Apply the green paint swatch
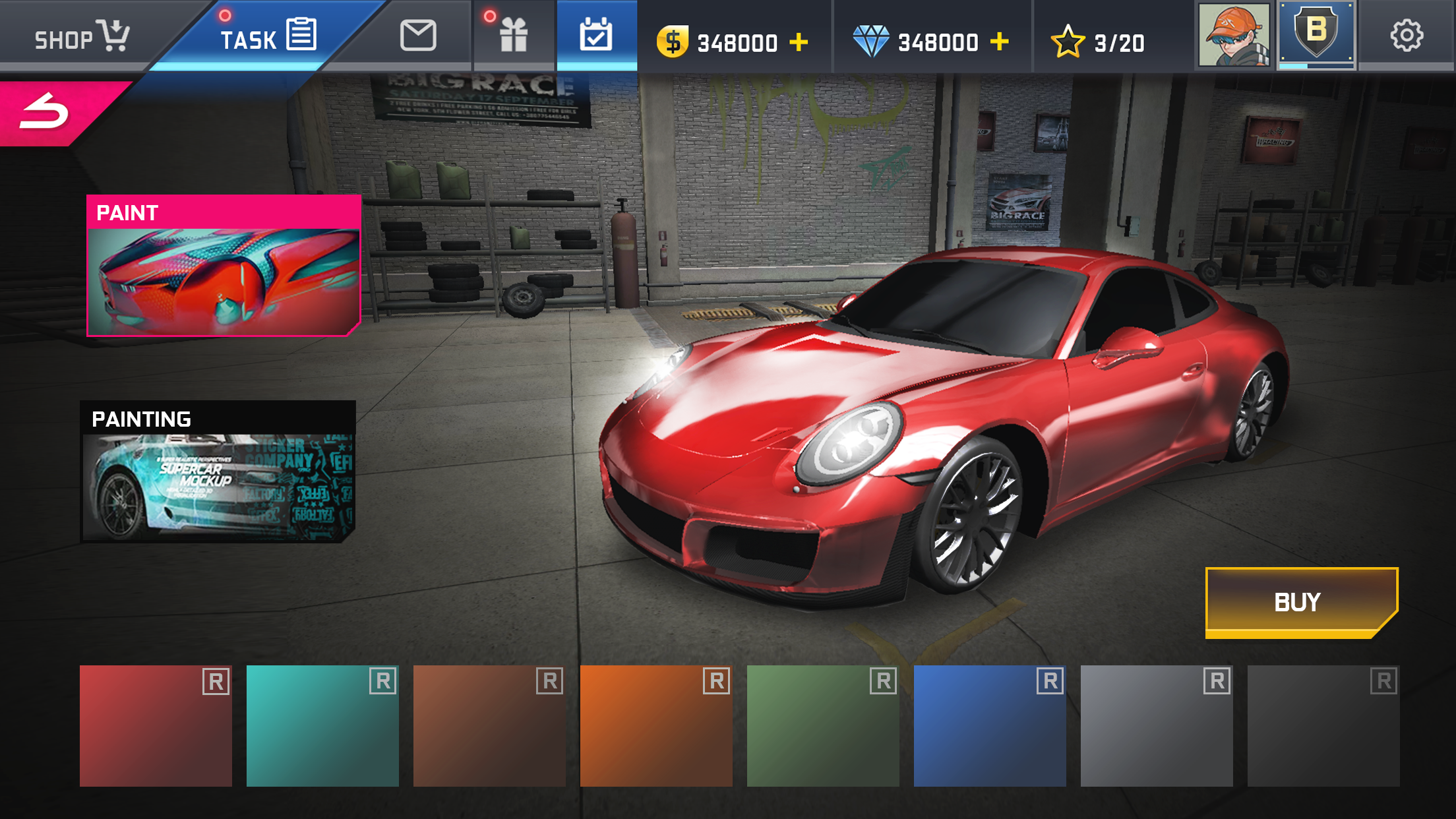The image size is (1456, 819). (x=823, y=725)
